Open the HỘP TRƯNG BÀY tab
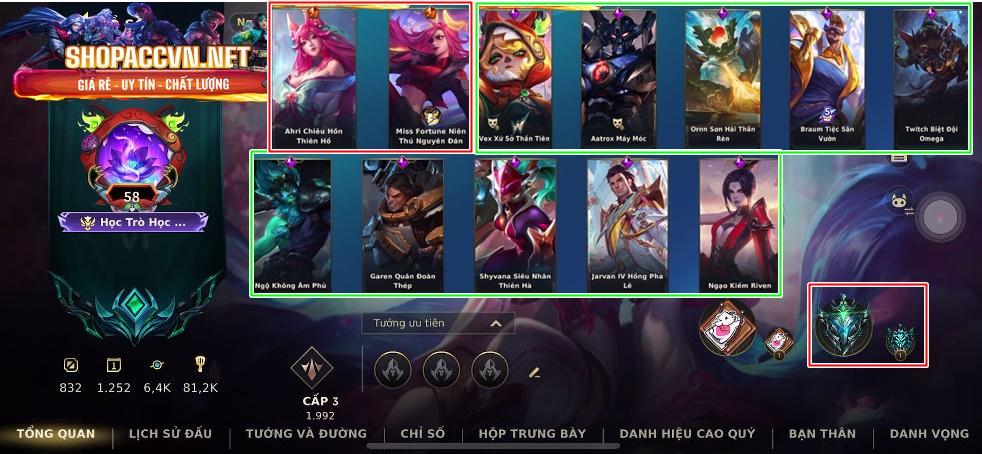 click(x=532, y=434)
